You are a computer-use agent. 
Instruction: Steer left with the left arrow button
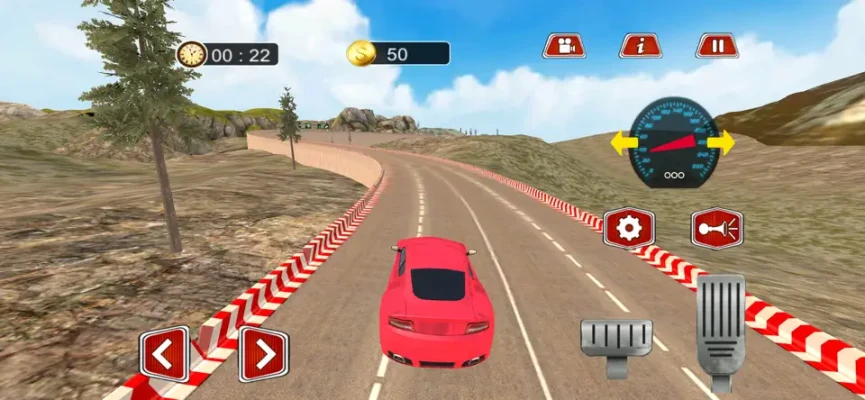(164, 354)
